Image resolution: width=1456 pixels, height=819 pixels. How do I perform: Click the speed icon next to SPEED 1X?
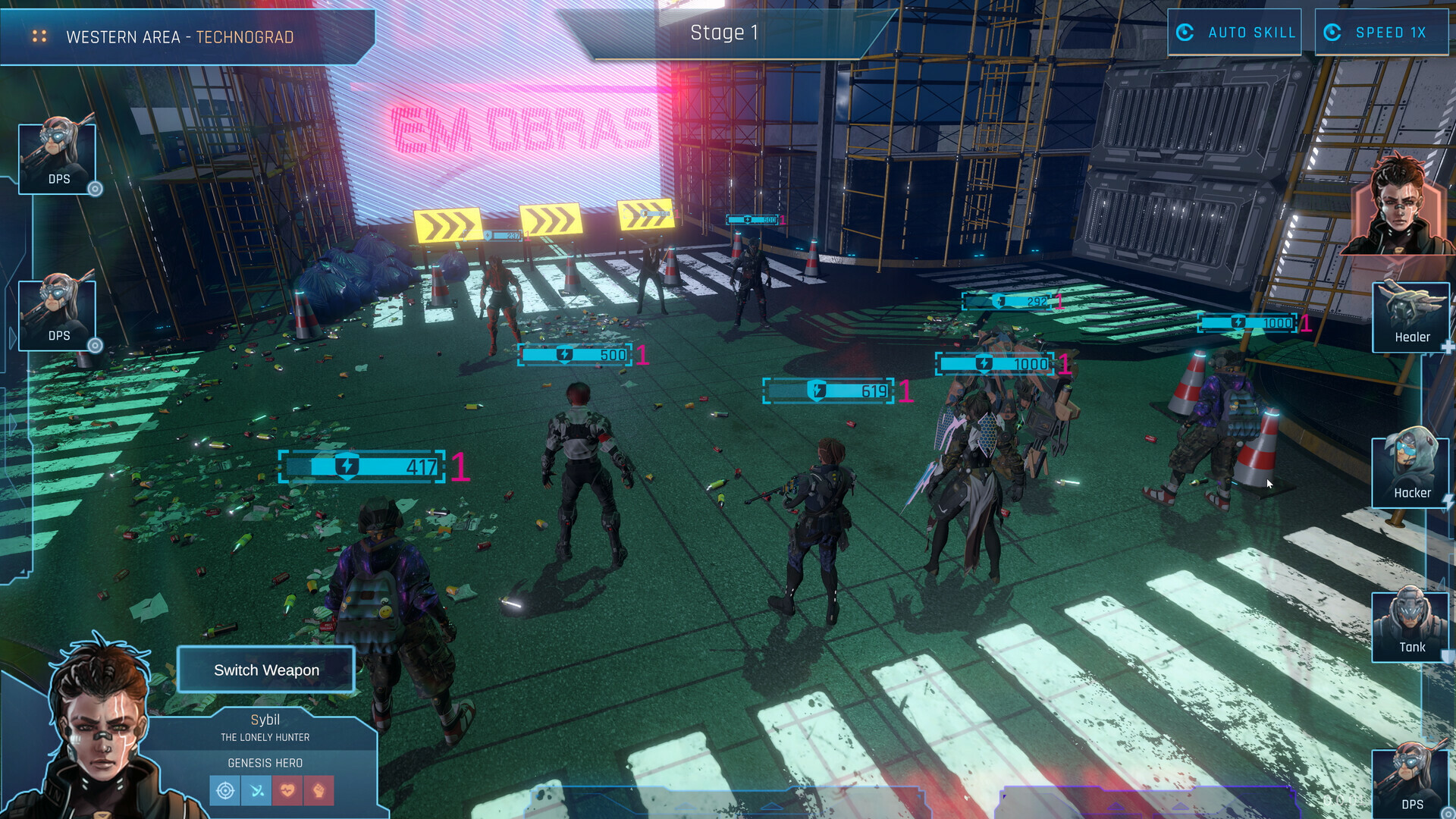pos(1333,33)
